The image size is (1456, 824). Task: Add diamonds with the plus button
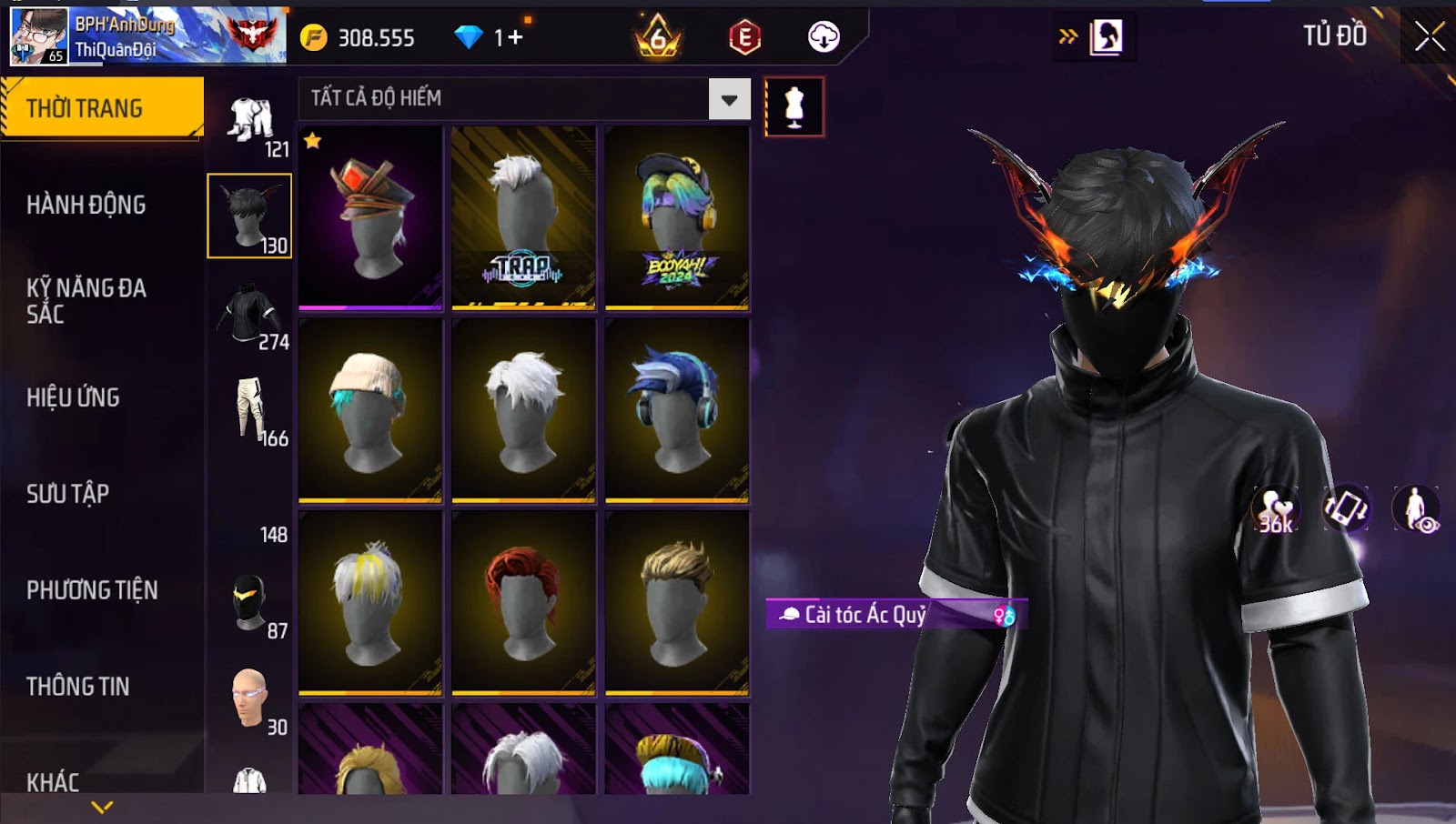pyautogui.click(x=516, y=37)
